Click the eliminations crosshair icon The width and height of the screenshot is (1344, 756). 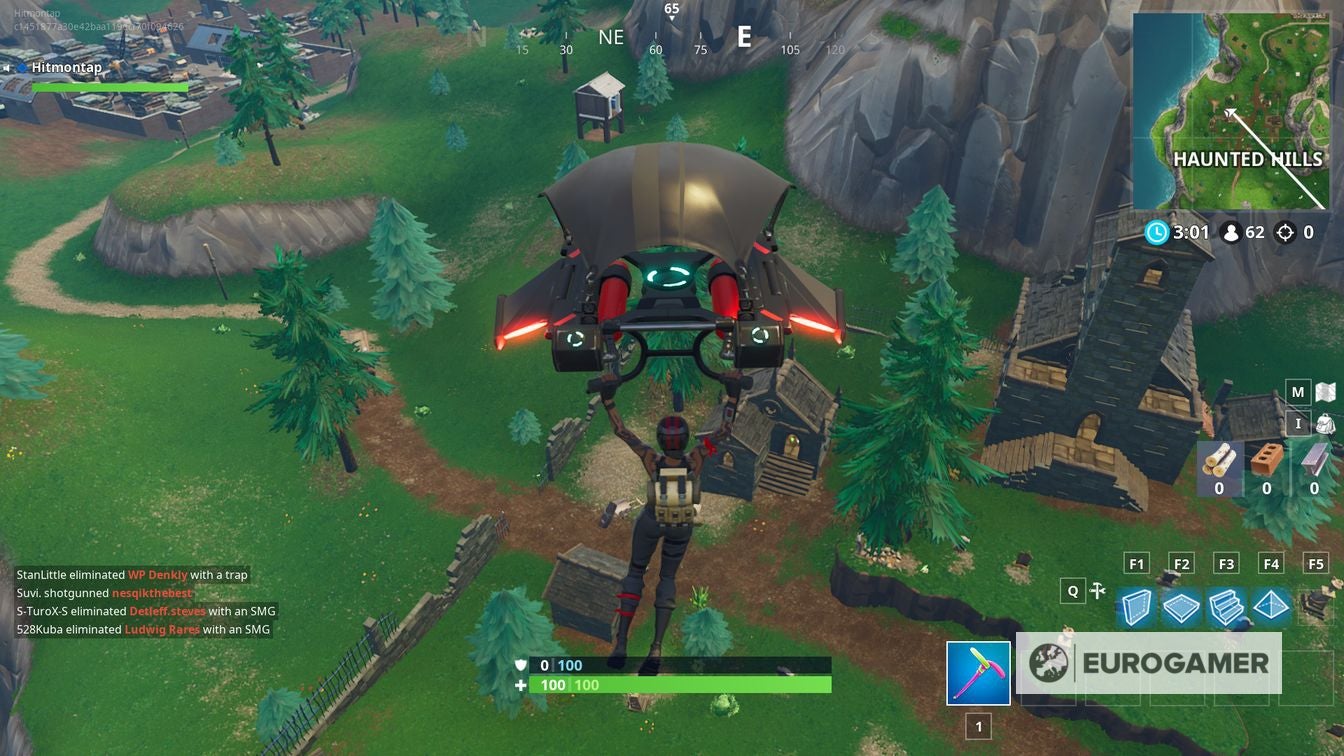coord(1283,232)
